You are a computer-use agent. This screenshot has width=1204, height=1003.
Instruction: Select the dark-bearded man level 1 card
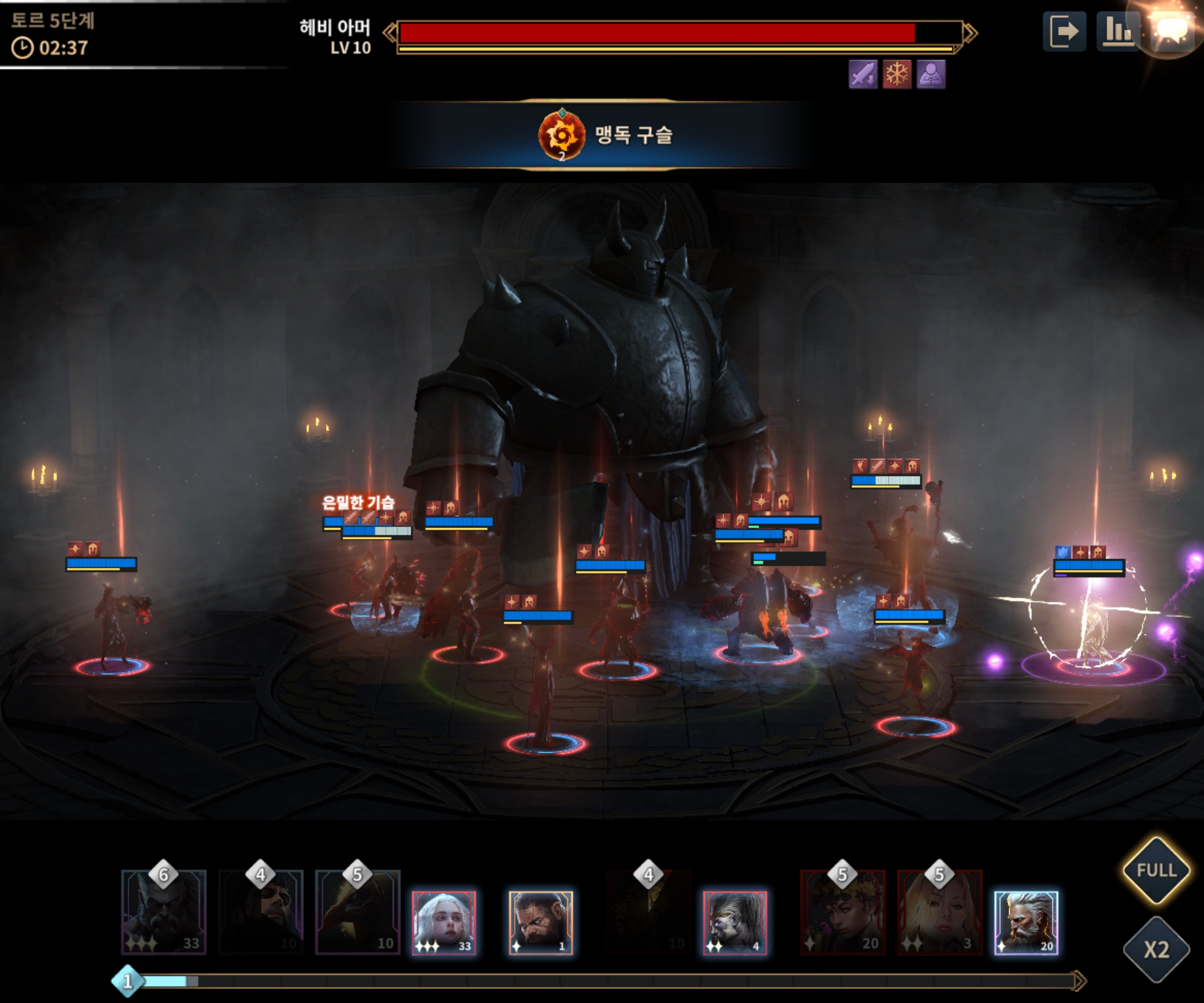(x=541, y=922)
